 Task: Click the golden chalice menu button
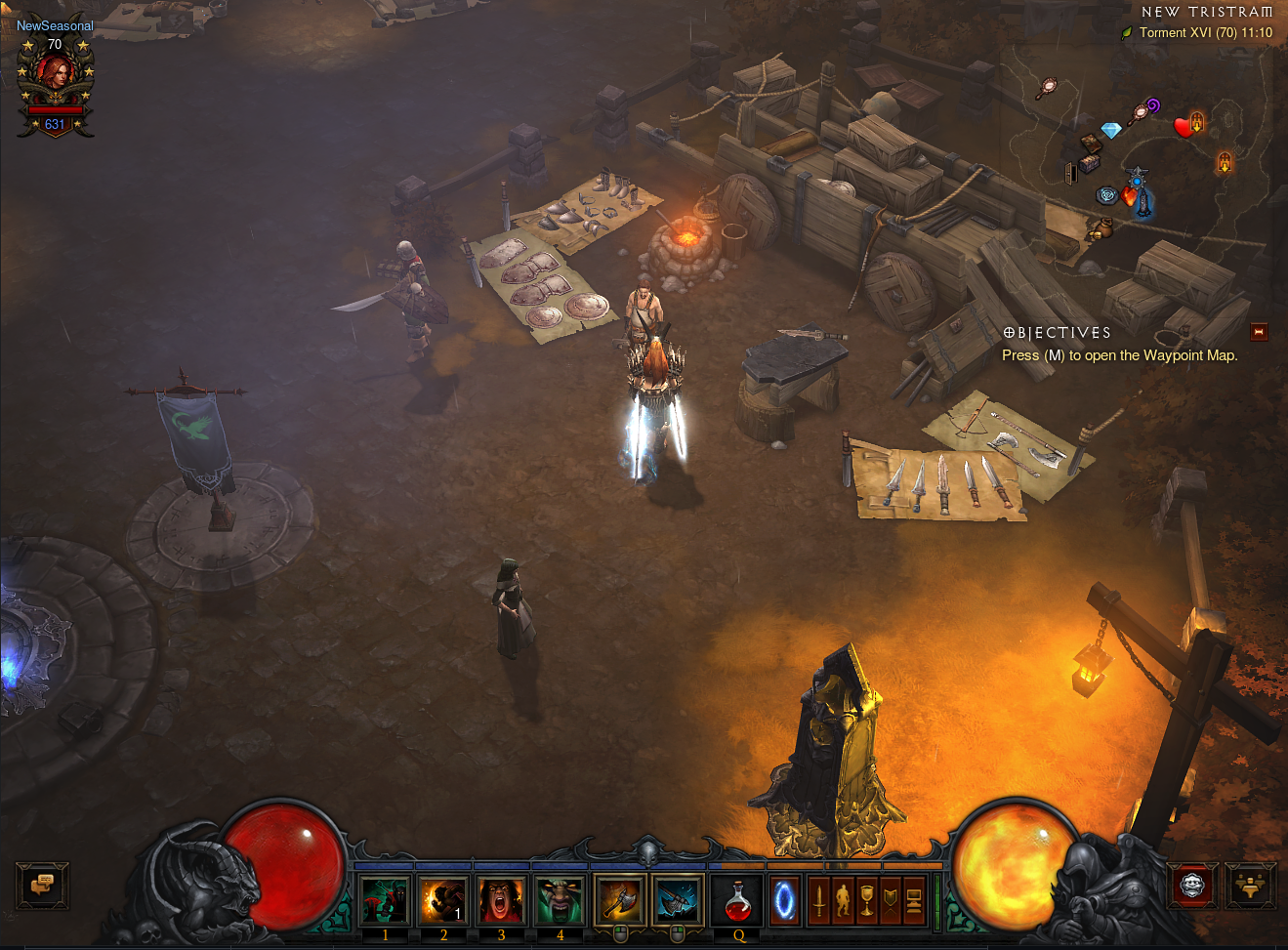point(866,899)
